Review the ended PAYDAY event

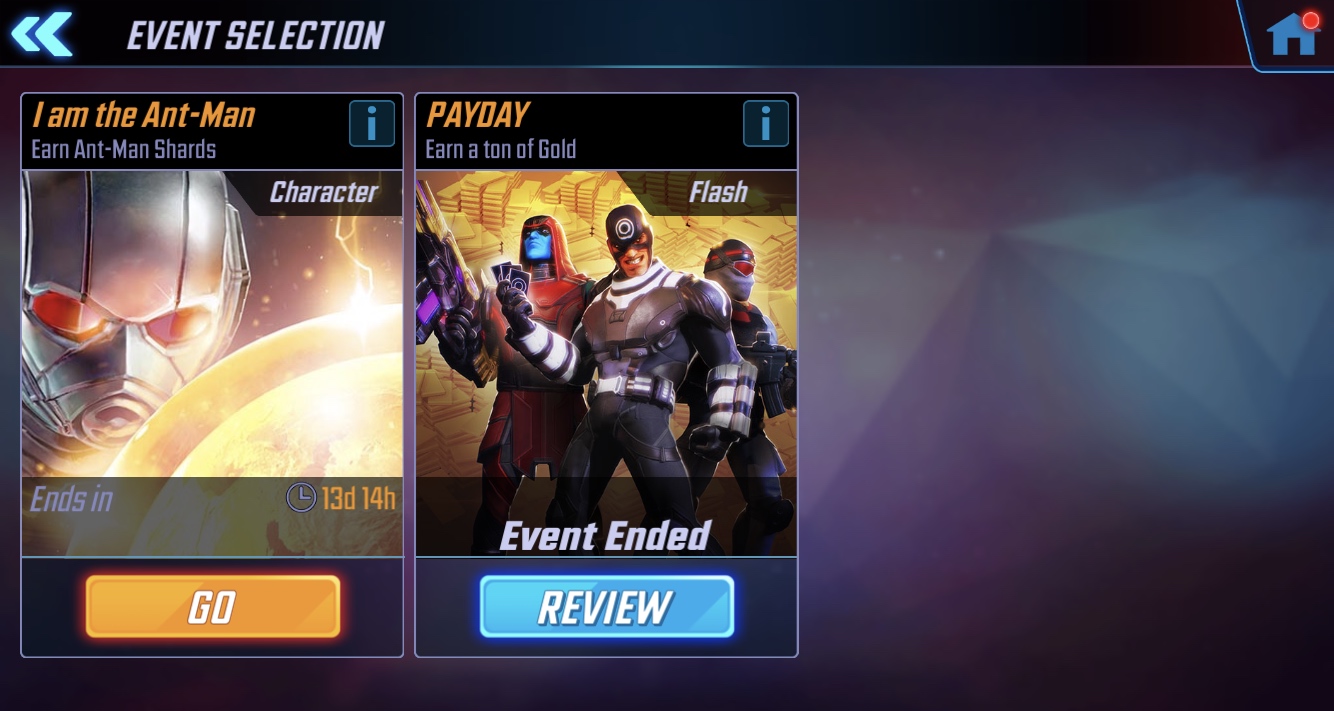coord(606,606)
